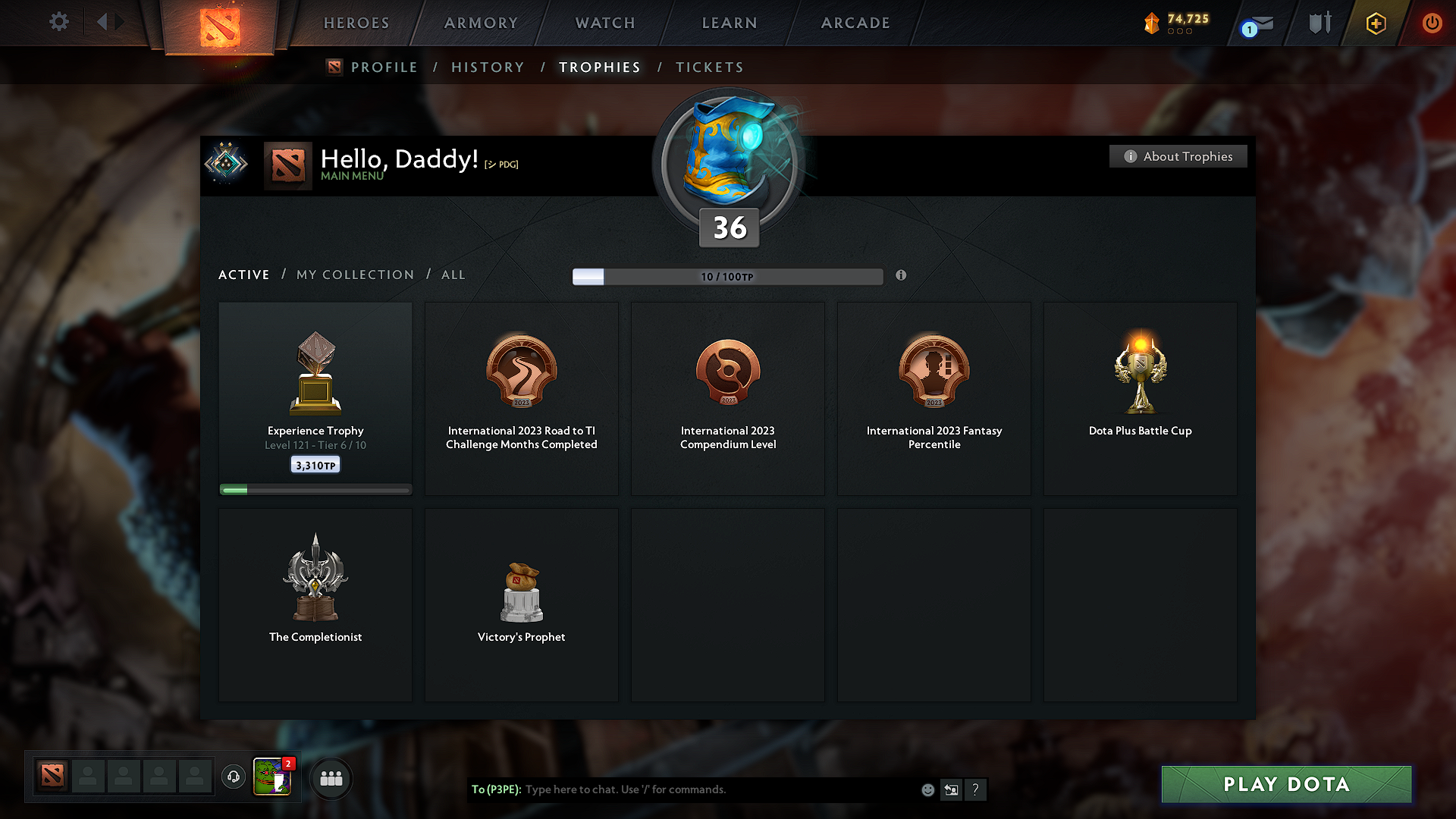This screenshot has height=819, width=1456.
Task: Open the settings gear icon
Action: [x=59, y=22]
